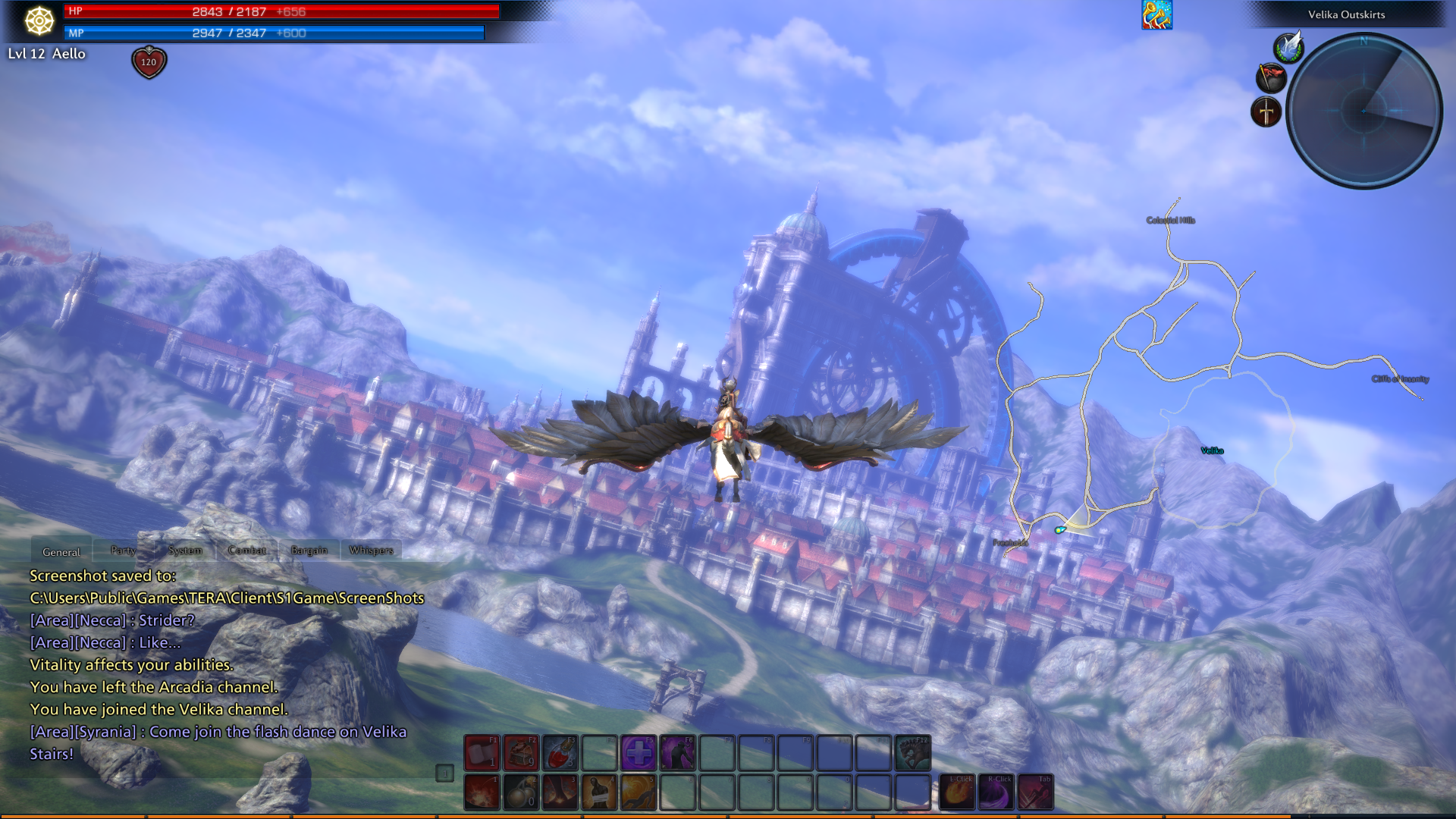Open the red treasure chest item in F2
The image size is (1456, 819).
click(x=521, y=753)
